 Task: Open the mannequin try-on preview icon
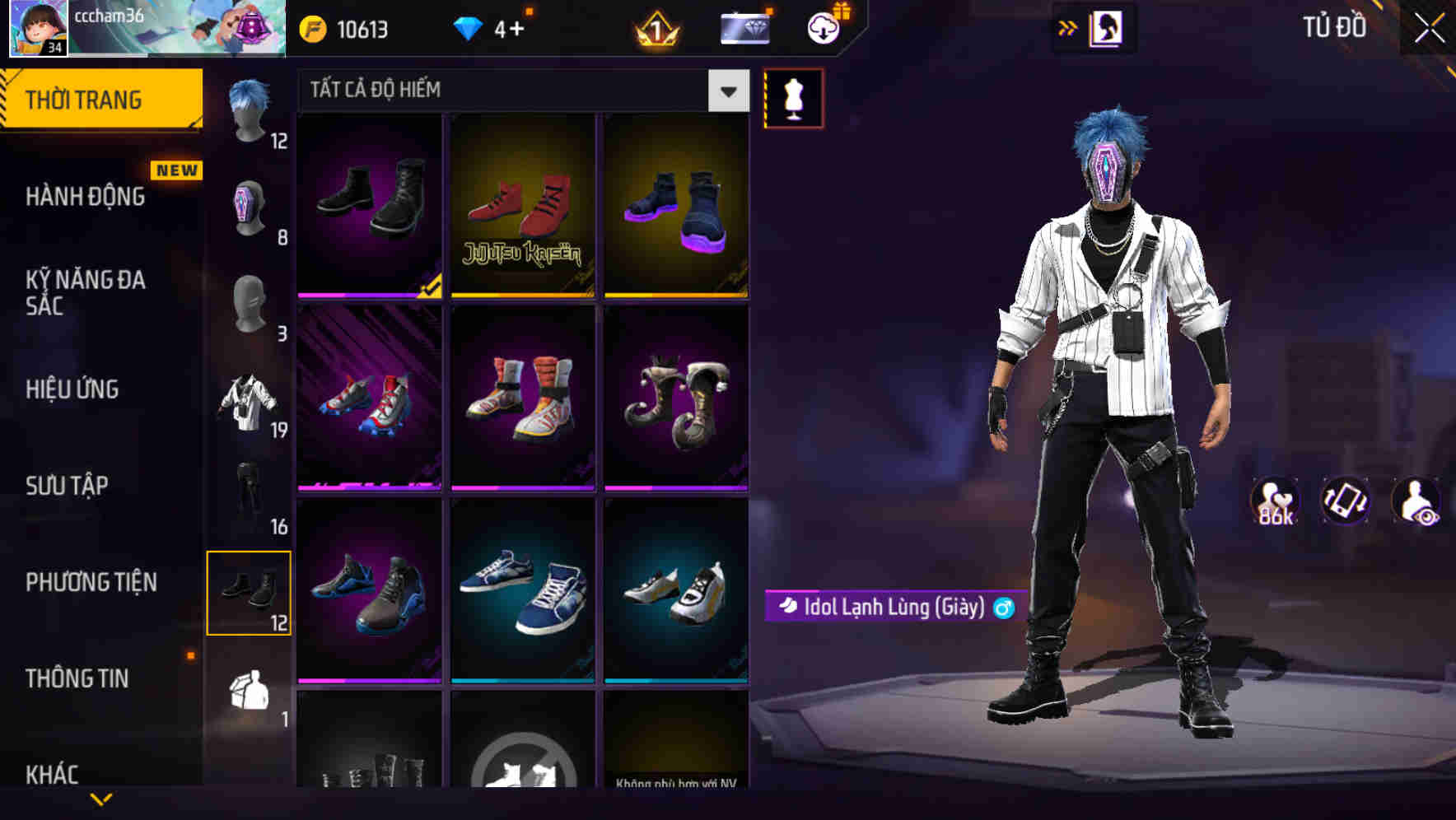pos(793,97)
